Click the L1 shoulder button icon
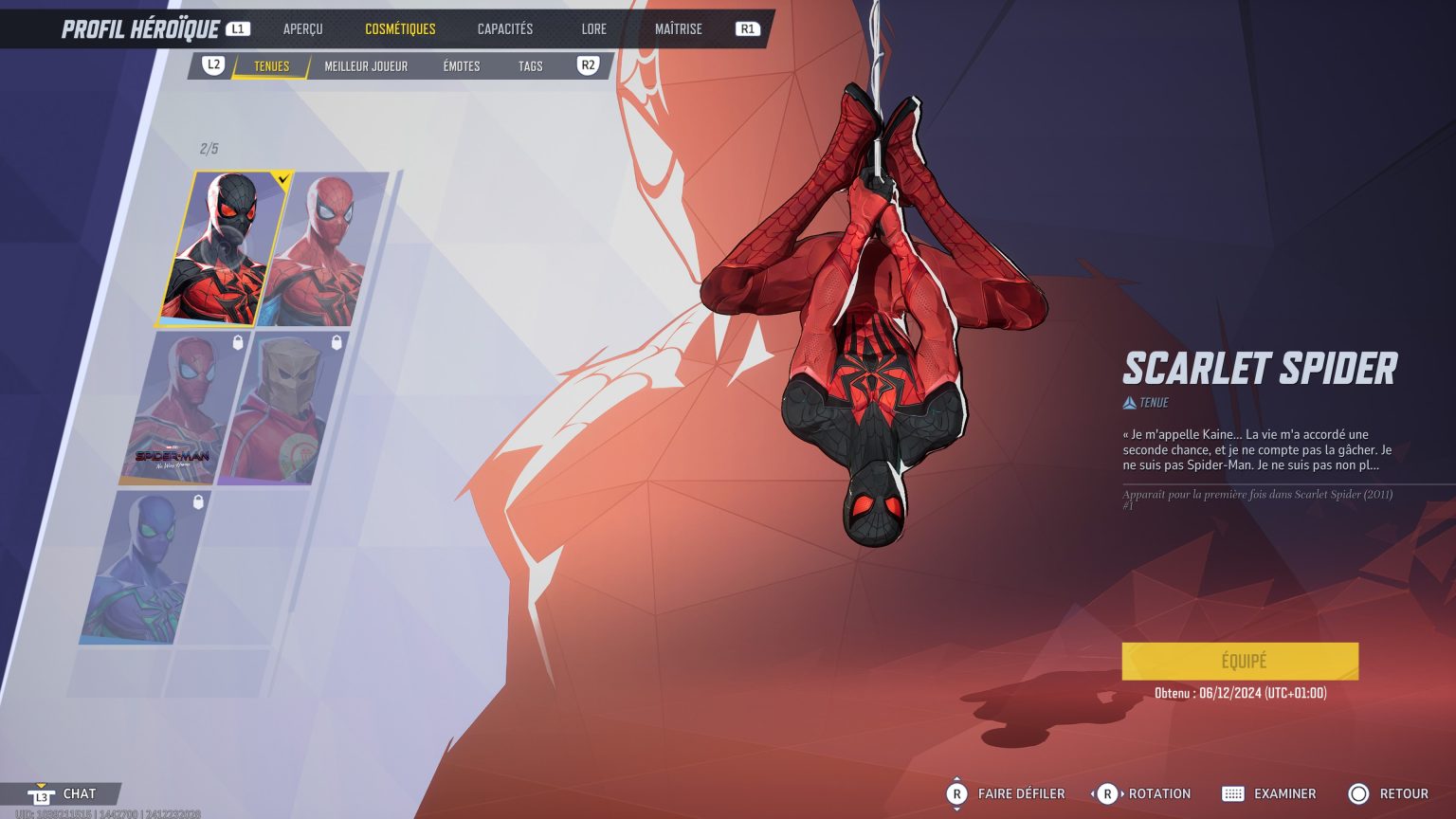The image size is (1456, 819). coord(237,28)
